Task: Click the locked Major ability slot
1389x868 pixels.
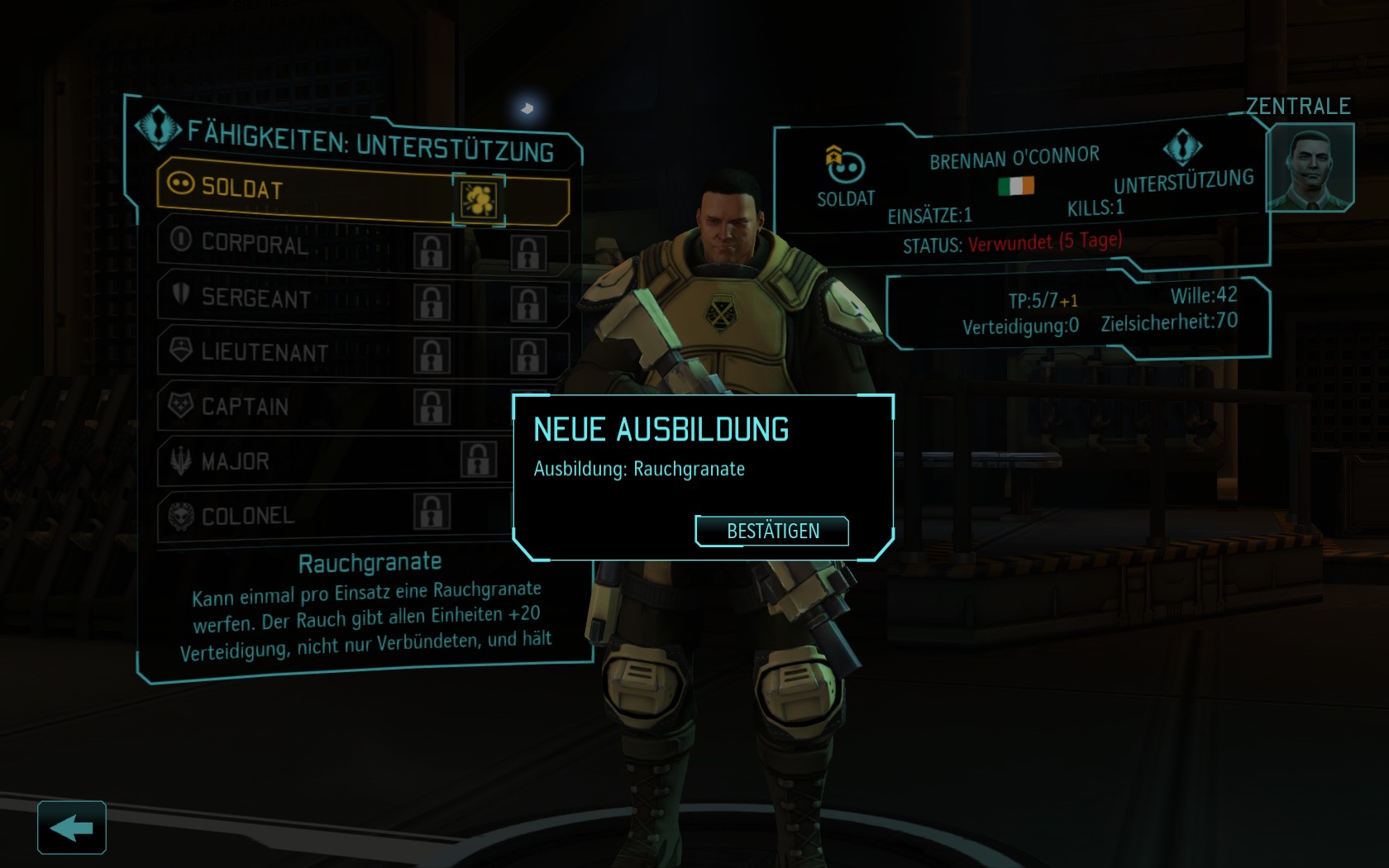Action: pyautogui.click(x=478, y=460)
